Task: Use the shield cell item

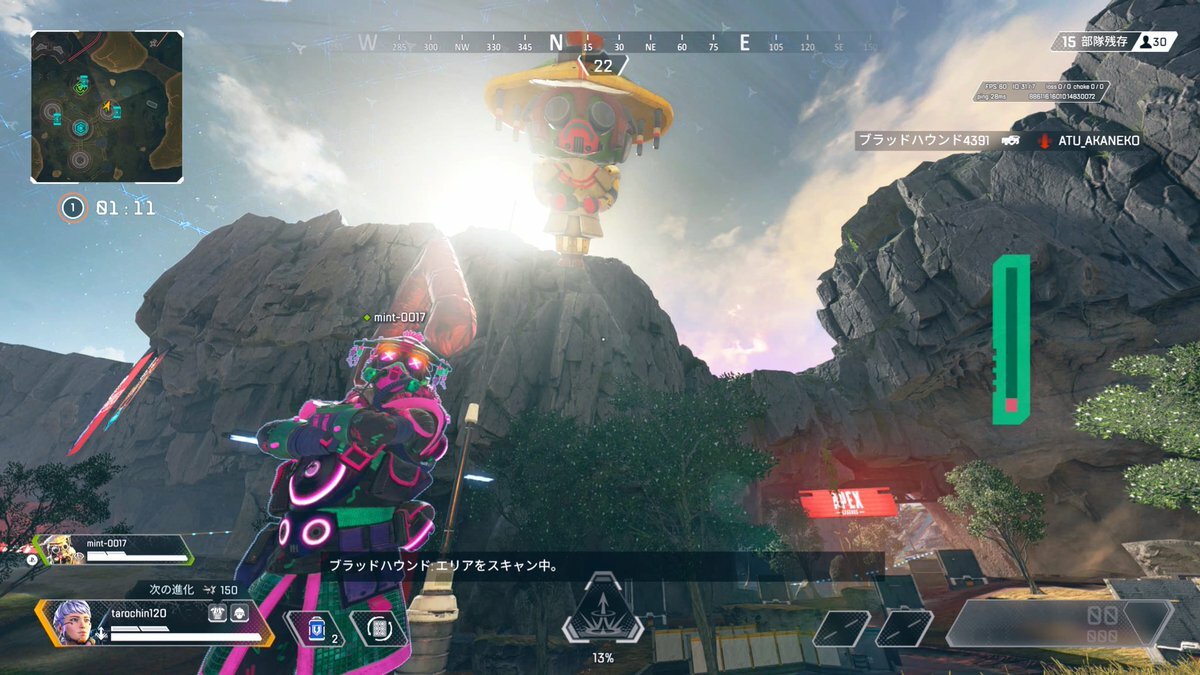Action: click(x=317, y=628)
